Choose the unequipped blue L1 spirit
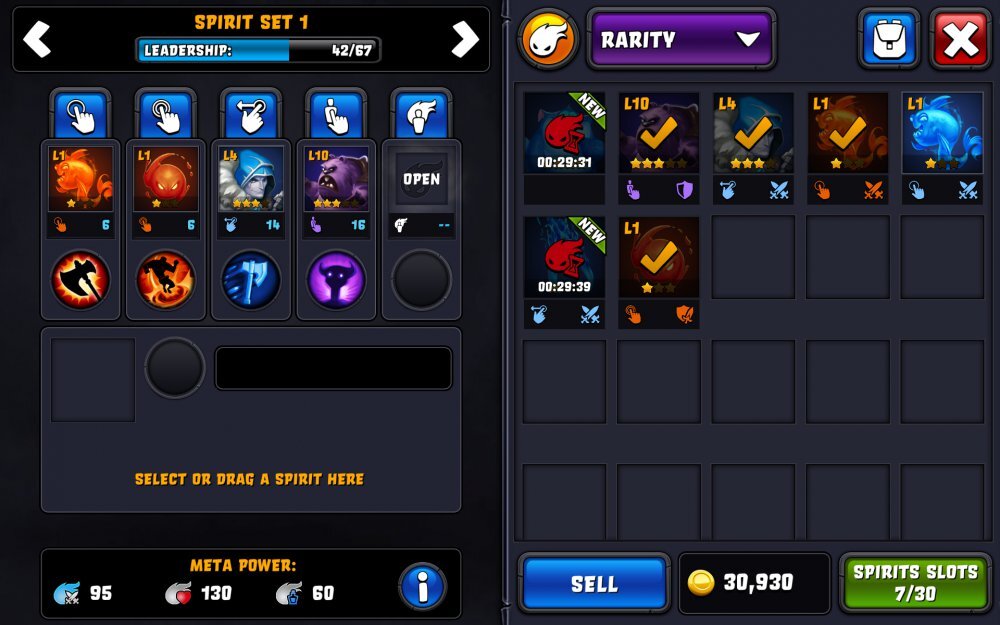Image resolution: width=1000 pixels, height=625 pixels. click(x=942, y=133)
